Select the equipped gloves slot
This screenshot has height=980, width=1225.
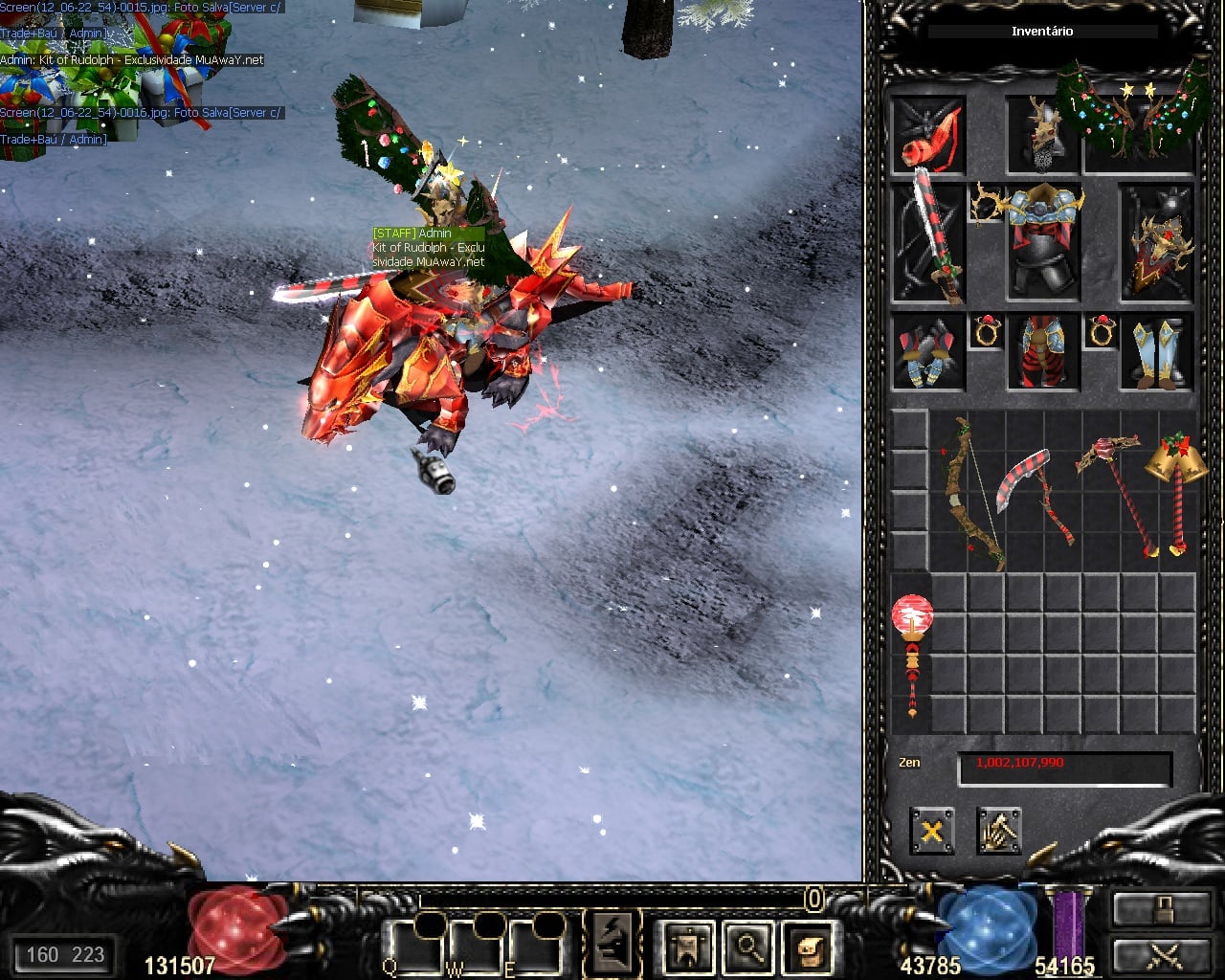point(928,352)
